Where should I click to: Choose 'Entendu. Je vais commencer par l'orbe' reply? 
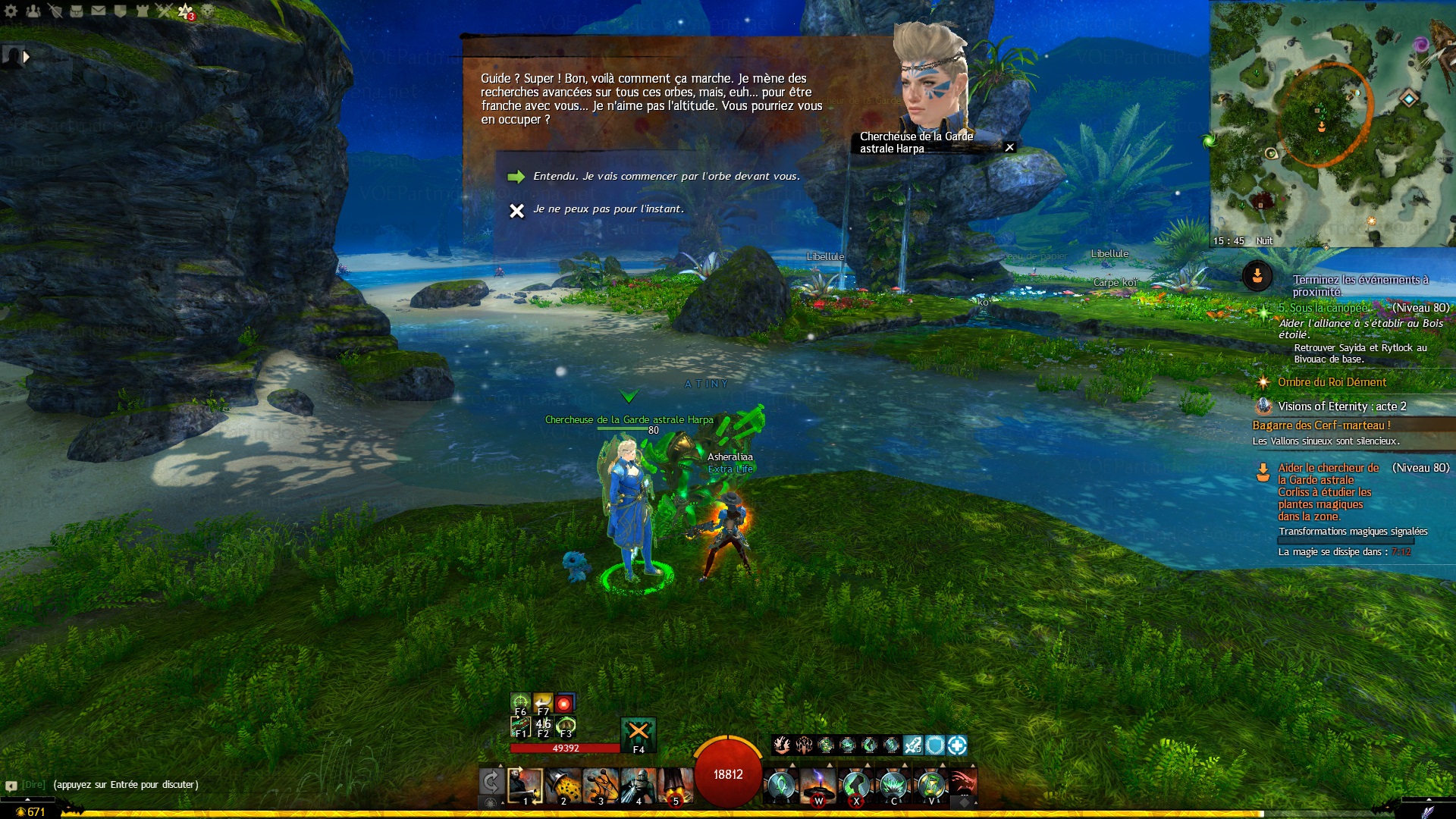(666, 176)
